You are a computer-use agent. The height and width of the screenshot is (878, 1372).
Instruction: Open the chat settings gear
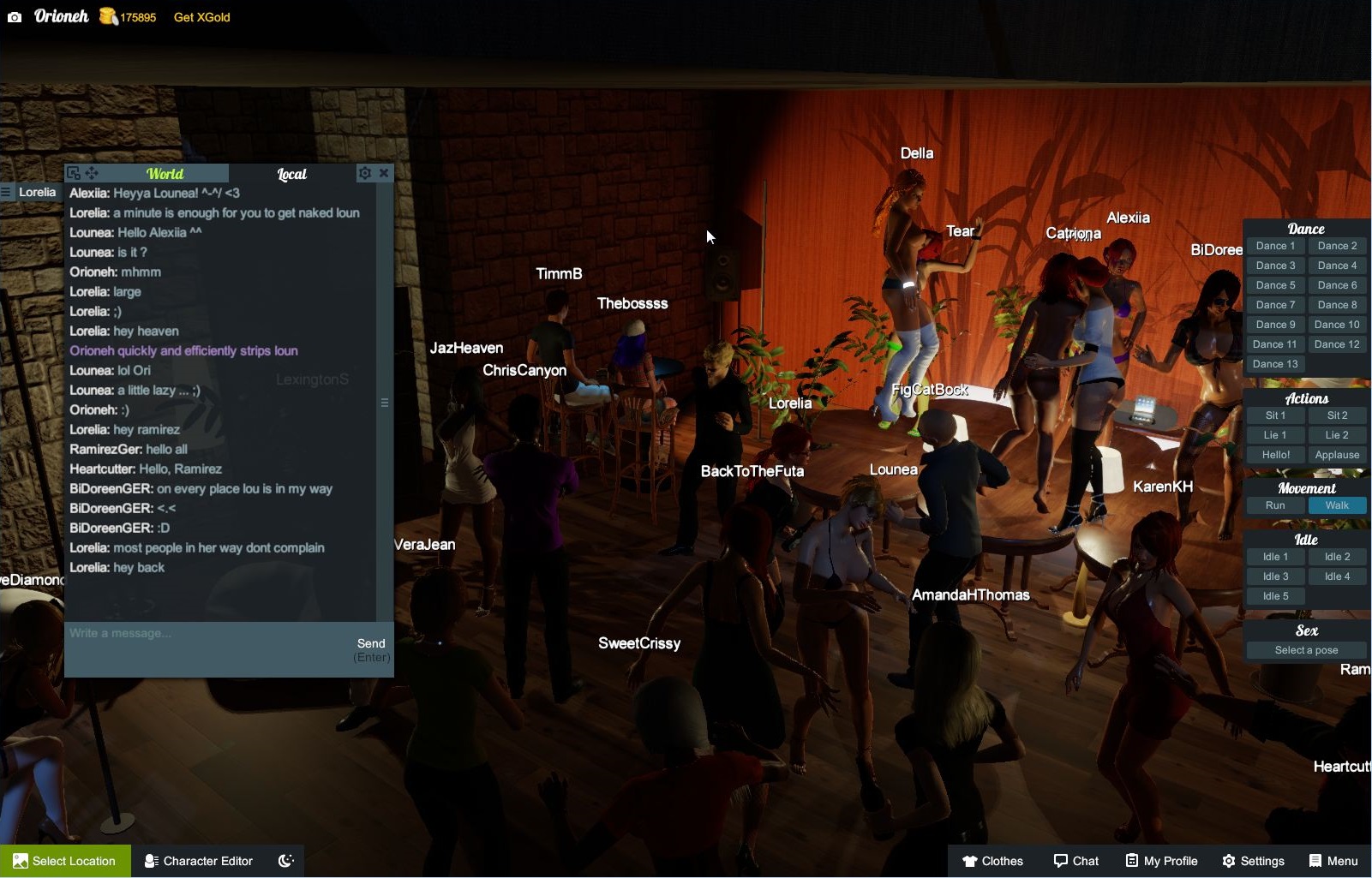tap(365, 172)
